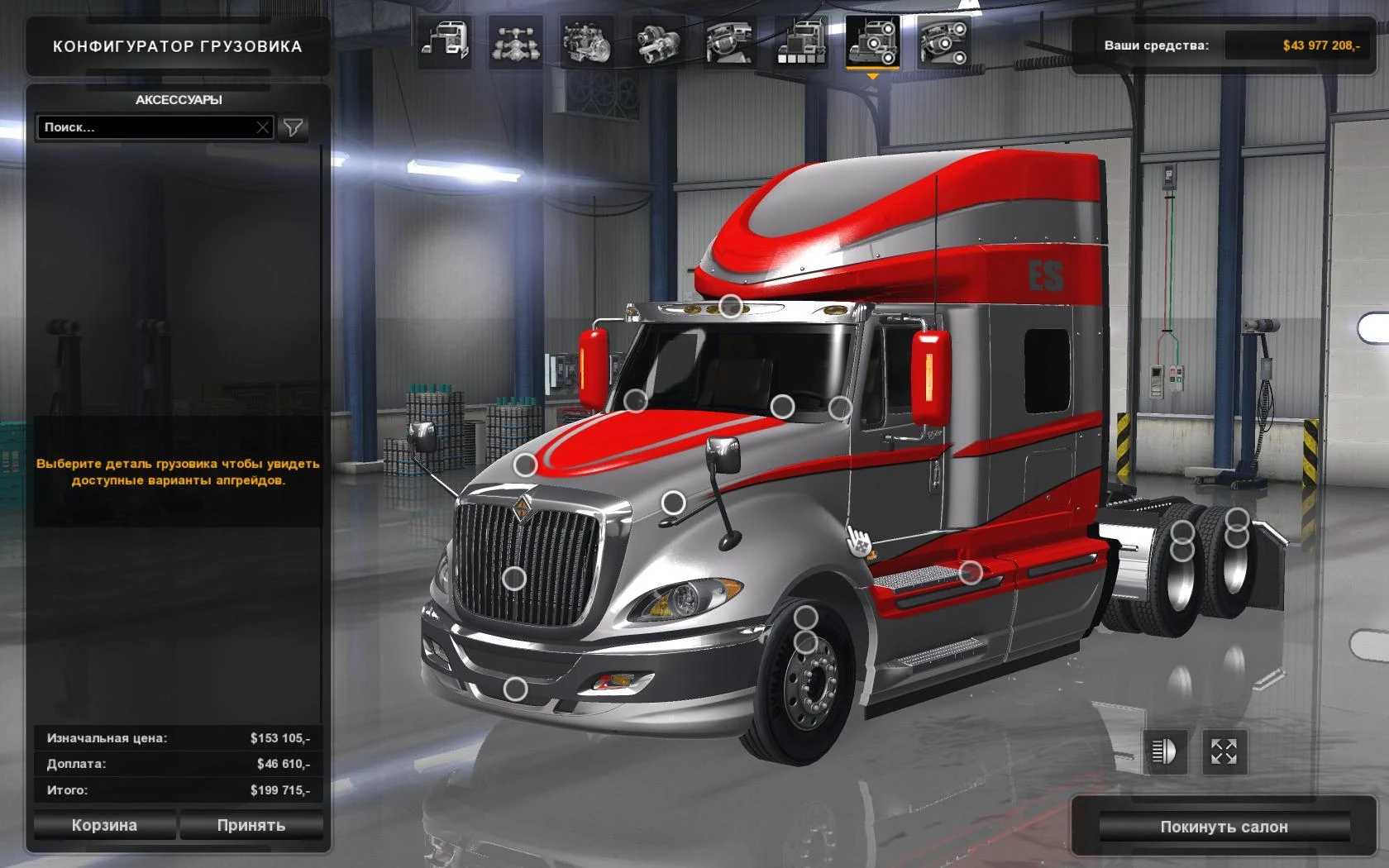Select the engine upgrade tab

pos(587,42)
